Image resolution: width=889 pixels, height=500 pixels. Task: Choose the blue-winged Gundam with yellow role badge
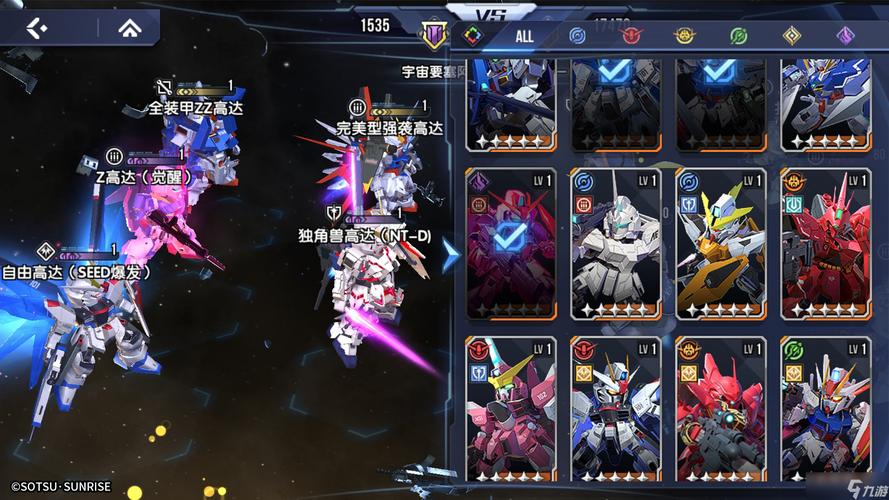[x=615, y=410]
